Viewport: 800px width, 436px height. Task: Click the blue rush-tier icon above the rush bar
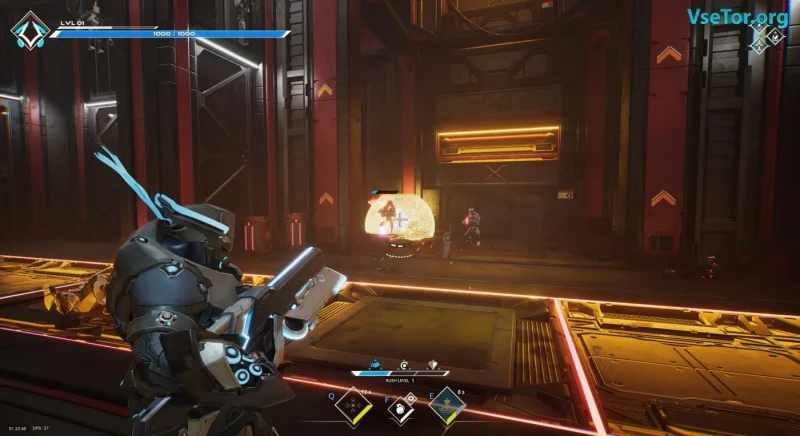coord(375,366)
